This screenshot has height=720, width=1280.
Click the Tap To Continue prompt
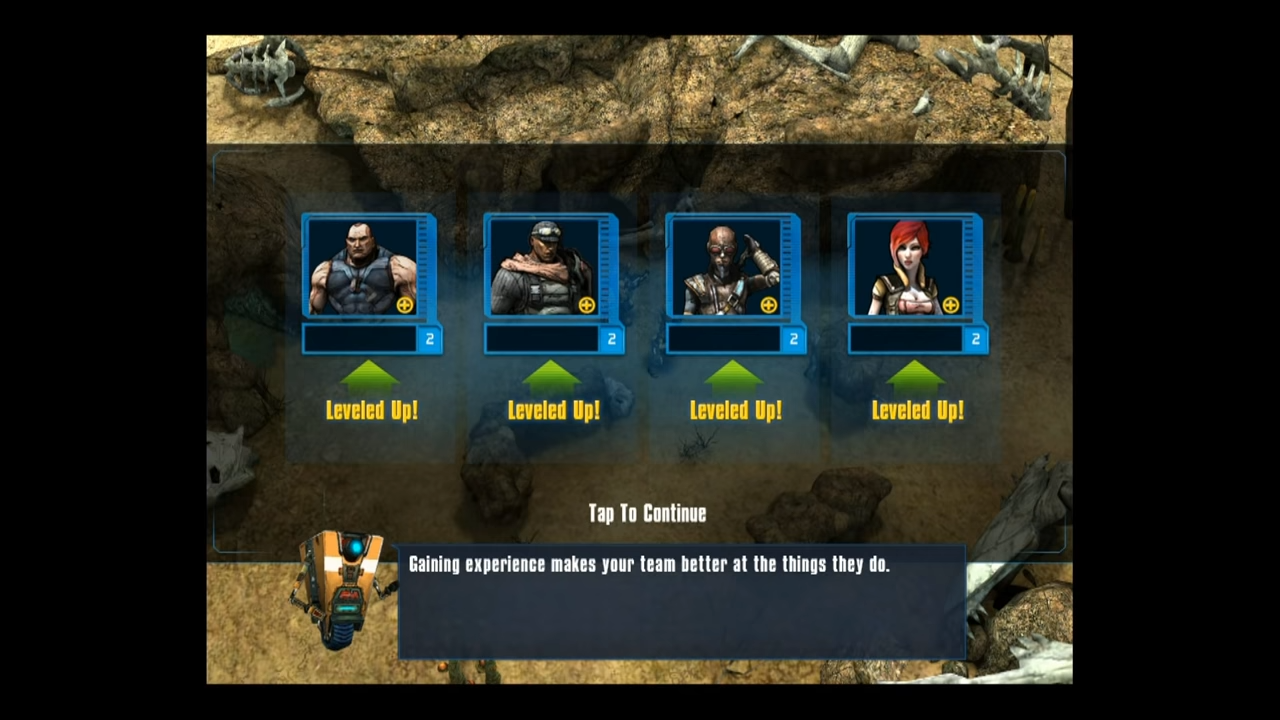pos(647,513)
